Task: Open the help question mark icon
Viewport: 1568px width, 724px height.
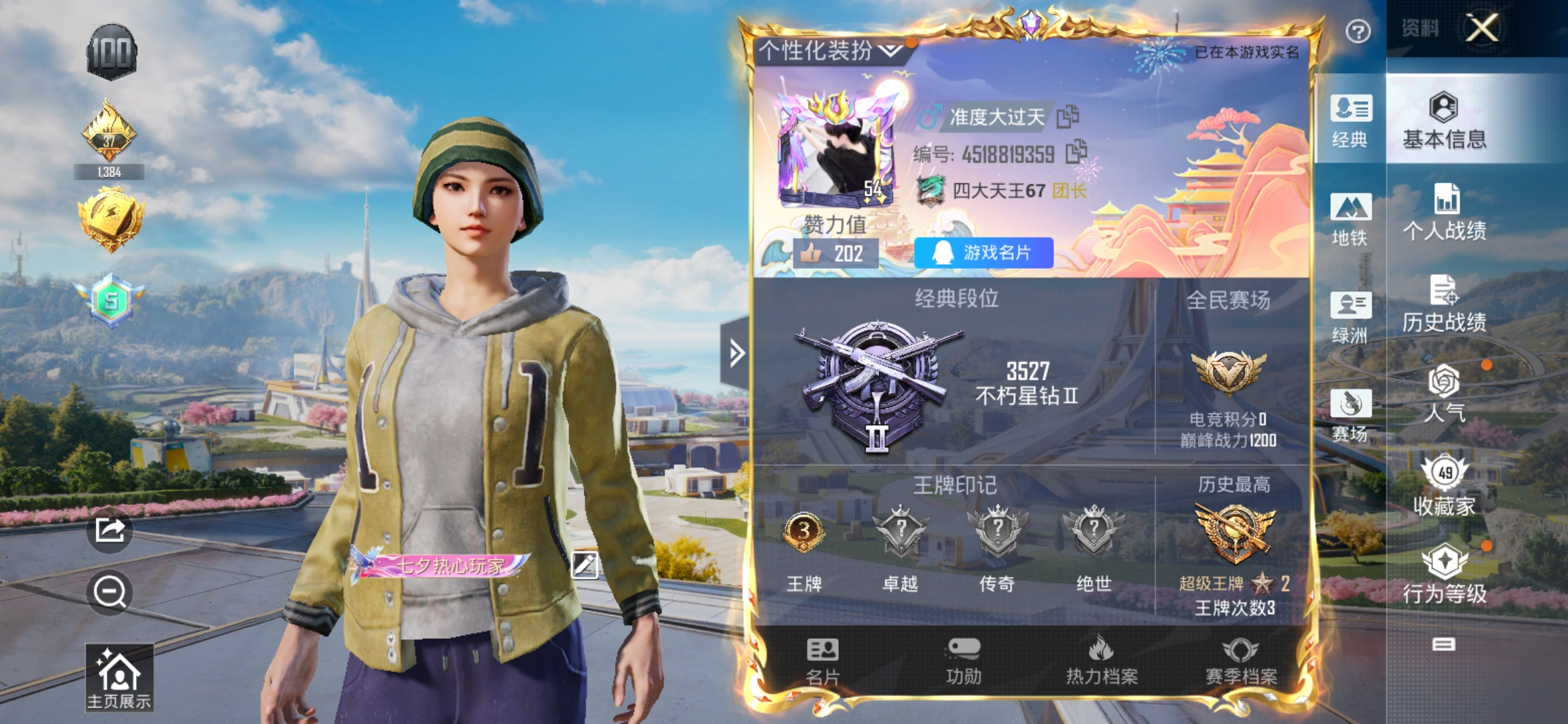Action: point(1358,32)
